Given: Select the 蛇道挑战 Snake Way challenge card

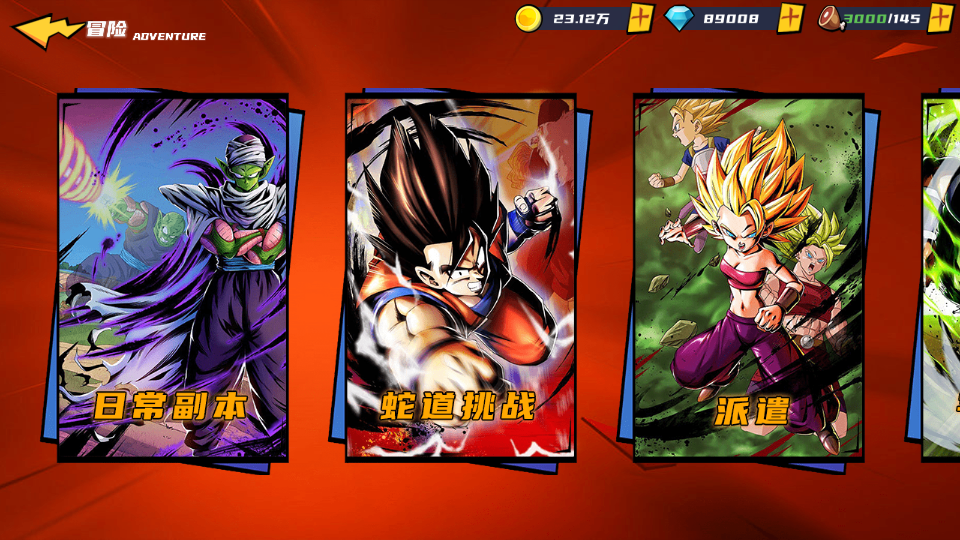Looking at the screenshot, I should pos(460,278).
